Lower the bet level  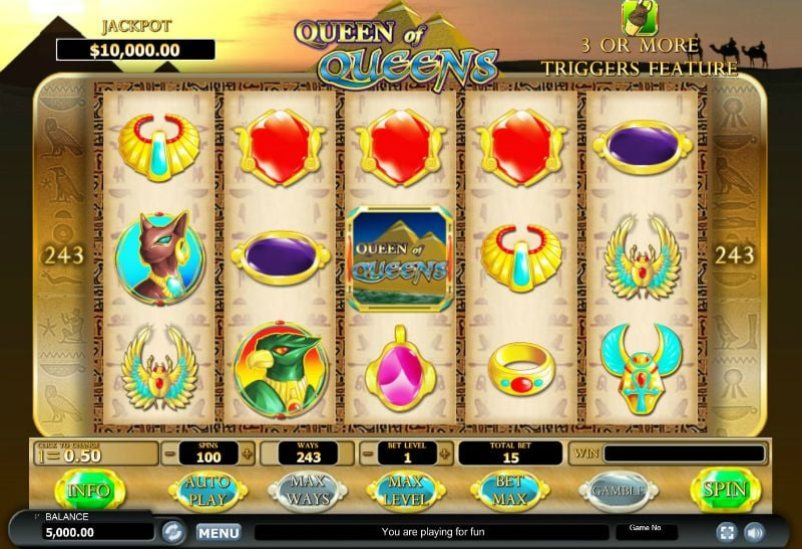tap(368, 454)
